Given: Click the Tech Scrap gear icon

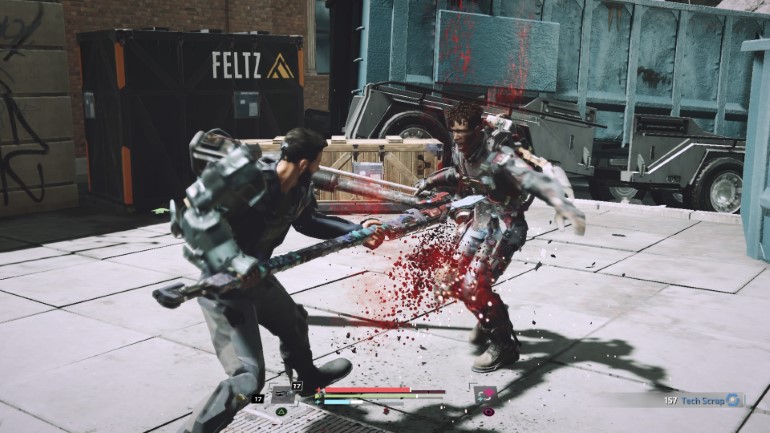Looking at the screenshot, I should tap(733, 400).
